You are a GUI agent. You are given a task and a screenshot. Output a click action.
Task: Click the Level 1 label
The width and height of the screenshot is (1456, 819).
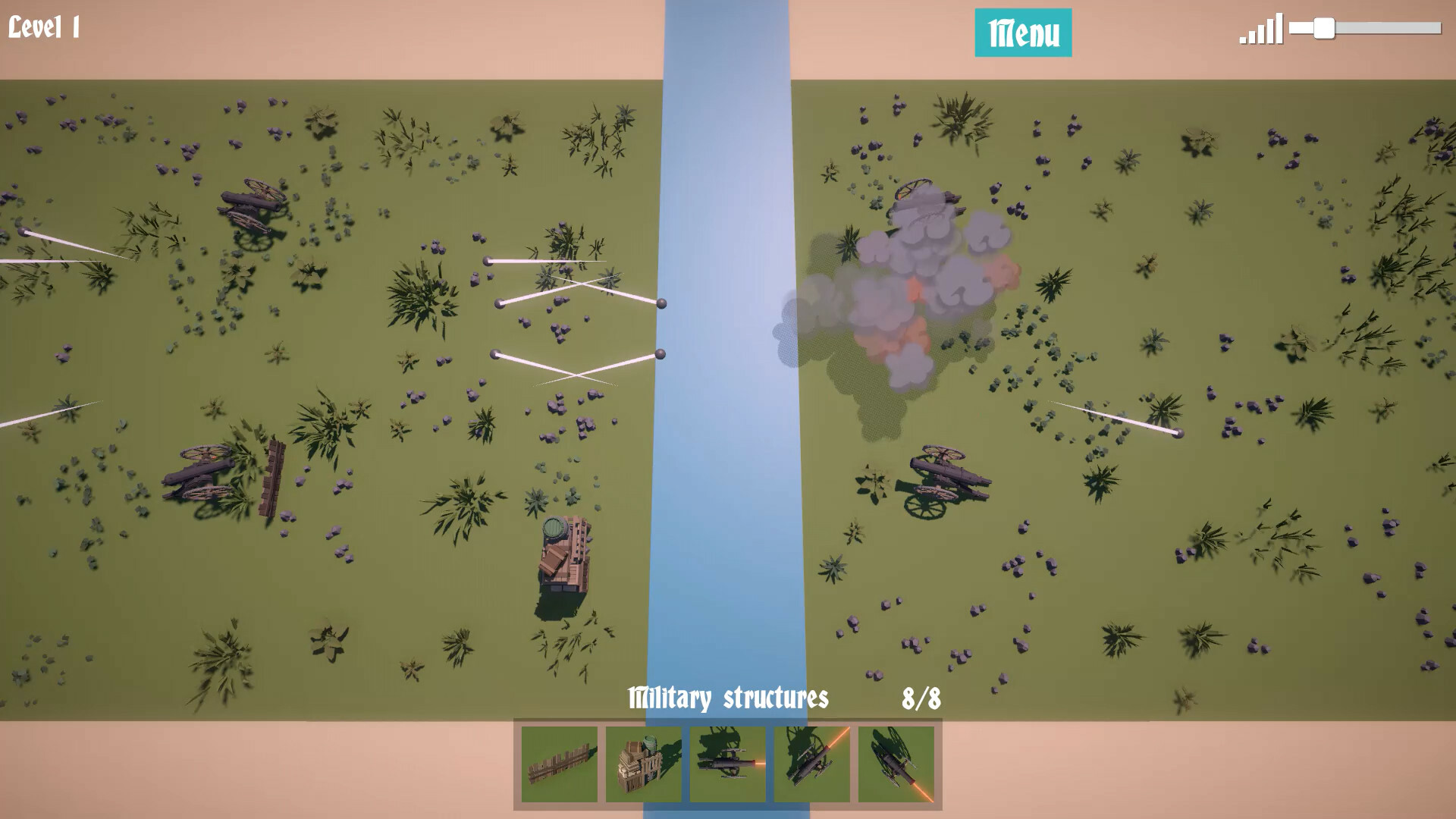[45, 26]
